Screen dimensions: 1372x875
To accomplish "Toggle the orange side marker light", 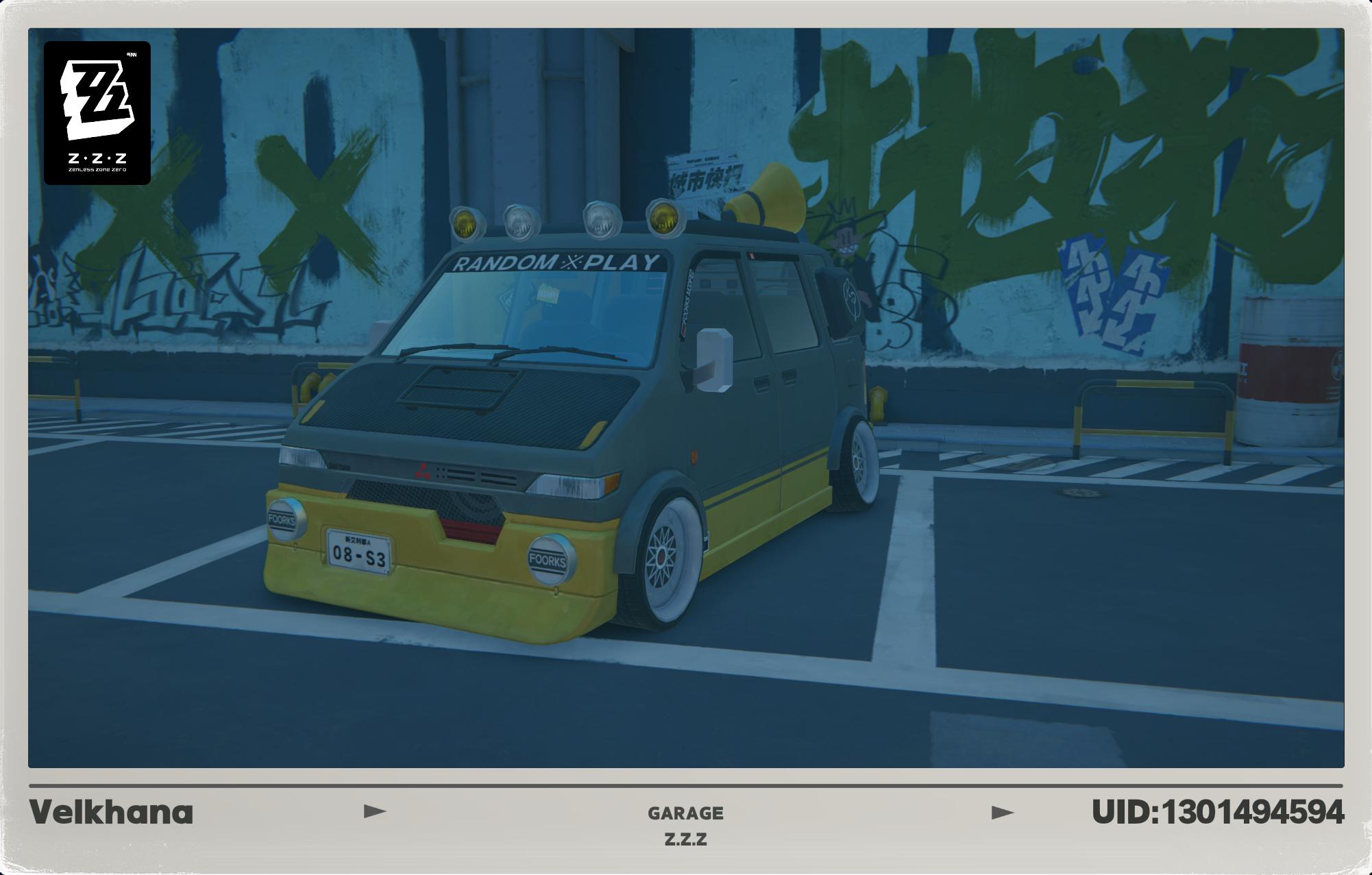I will (693, 457).
